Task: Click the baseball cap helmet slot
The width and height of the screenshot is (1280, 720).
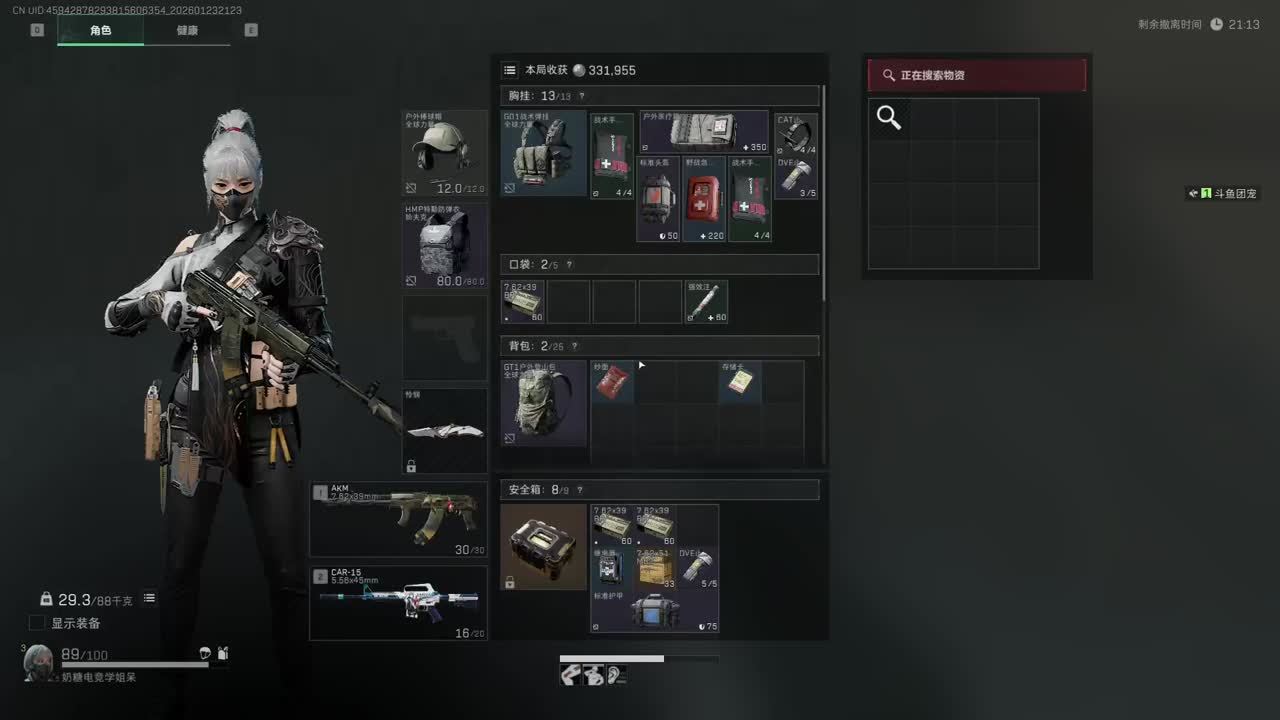Action: click(x=445, y=153)
